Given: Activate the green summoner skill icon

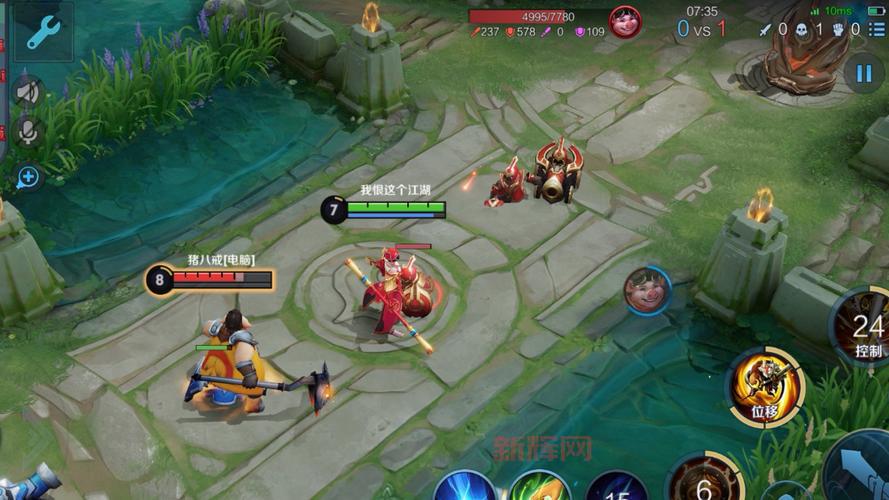Looking at the screenshot, I should [x=541, y=488].
